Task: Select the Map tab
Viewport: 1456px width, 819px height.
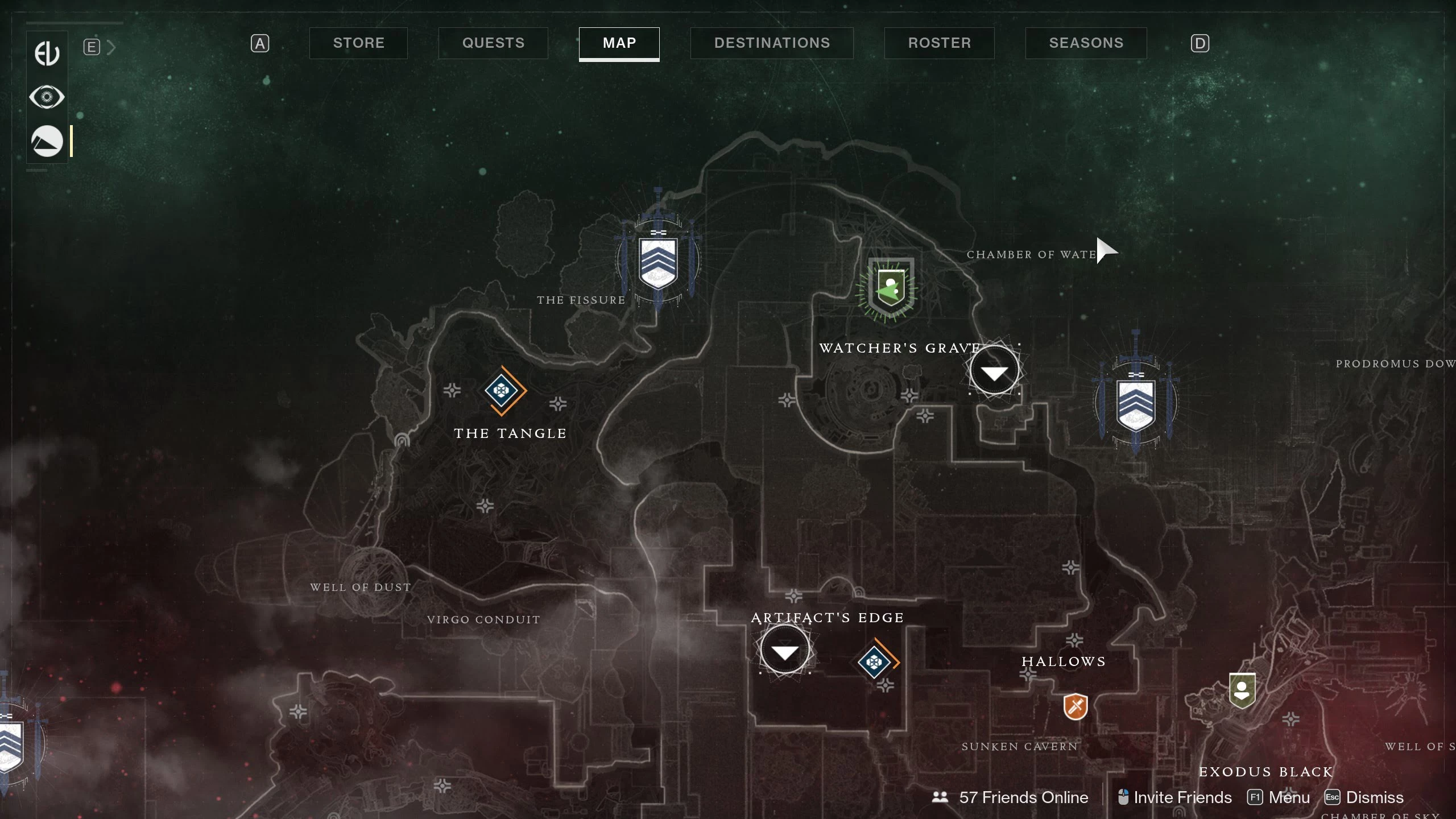Action: coord(619,43)
